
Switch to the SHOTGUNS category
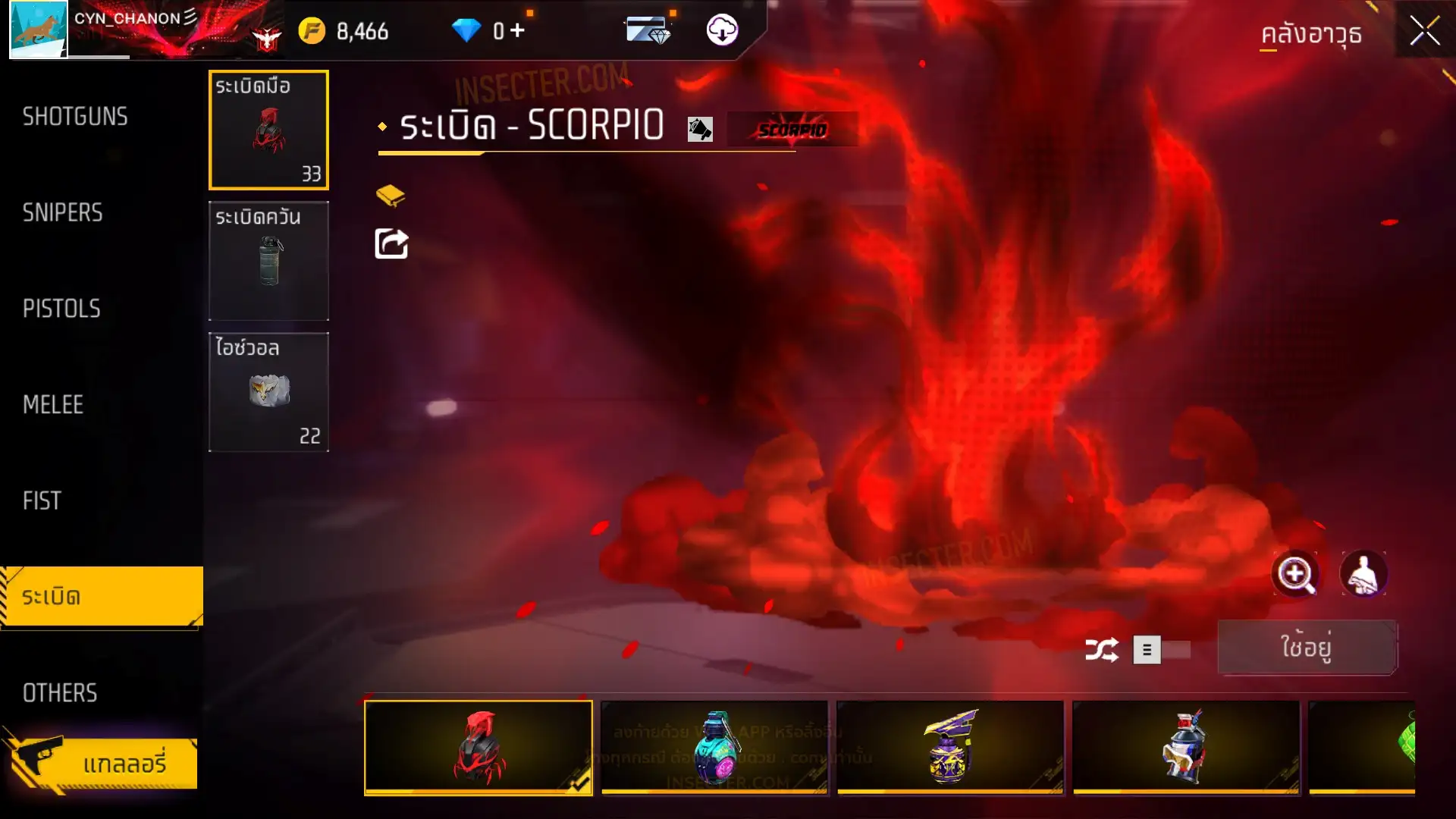coord(75,117)
